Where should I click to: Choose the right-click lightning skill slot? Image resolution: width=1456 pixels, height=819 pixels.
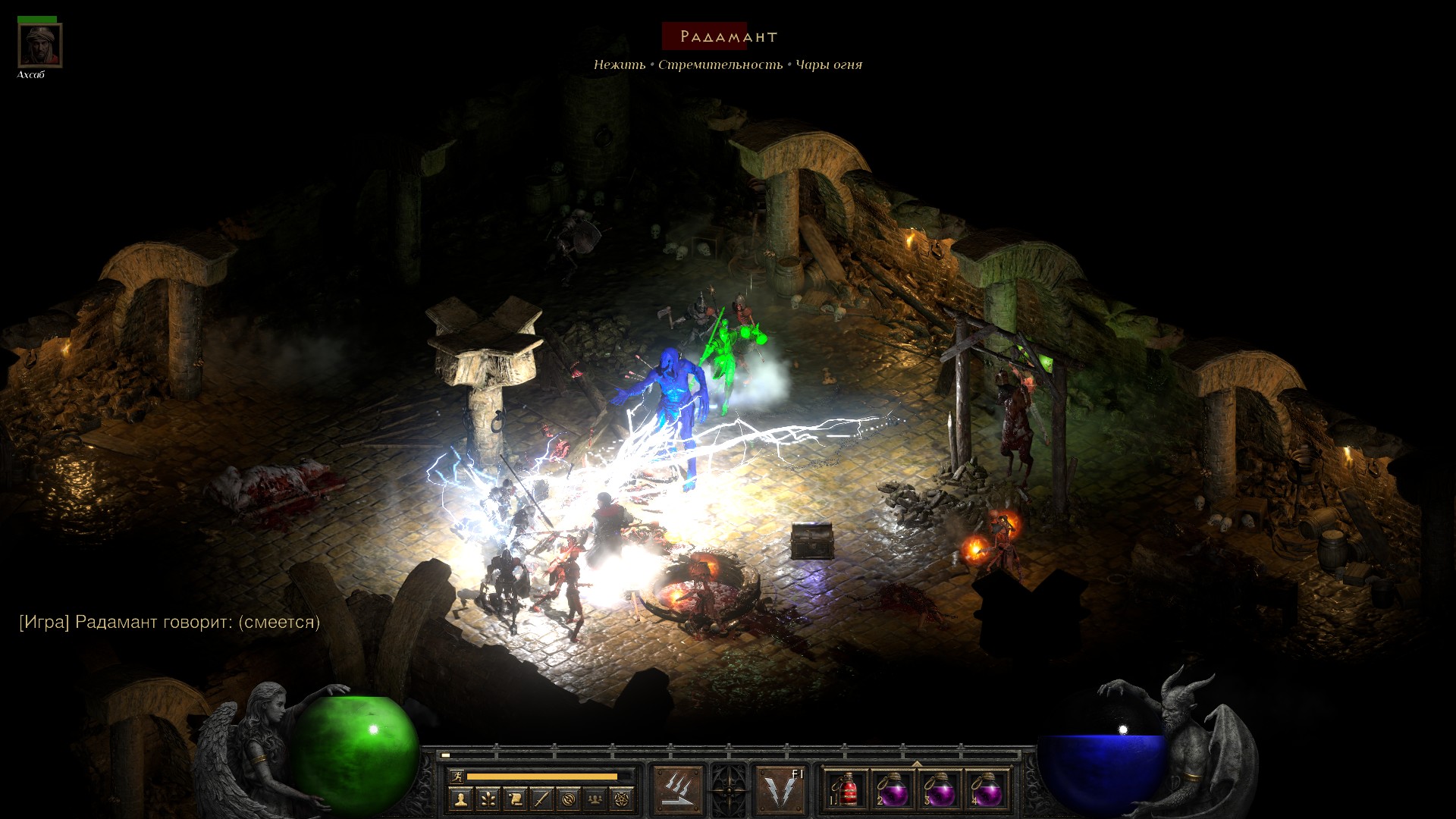point(781,789)
